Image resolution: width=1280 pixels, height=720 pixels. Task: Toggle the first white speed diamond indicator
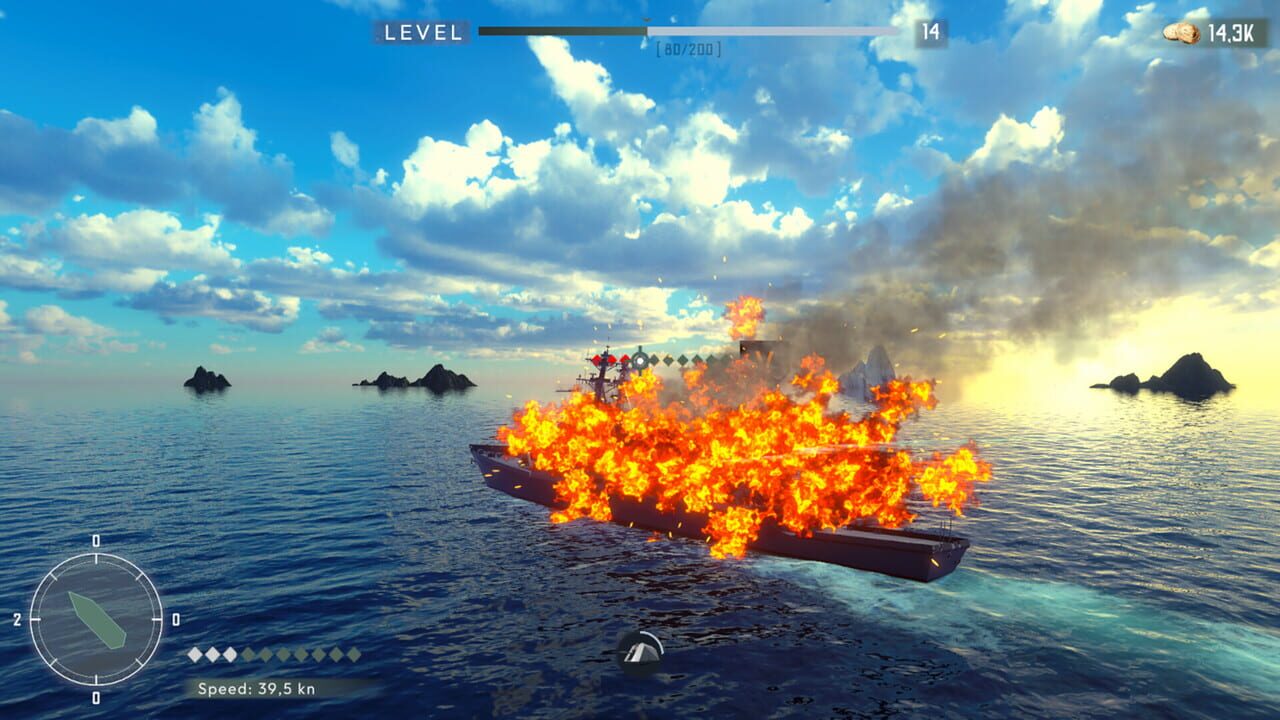pyautogui.click(x=193, y=653)
